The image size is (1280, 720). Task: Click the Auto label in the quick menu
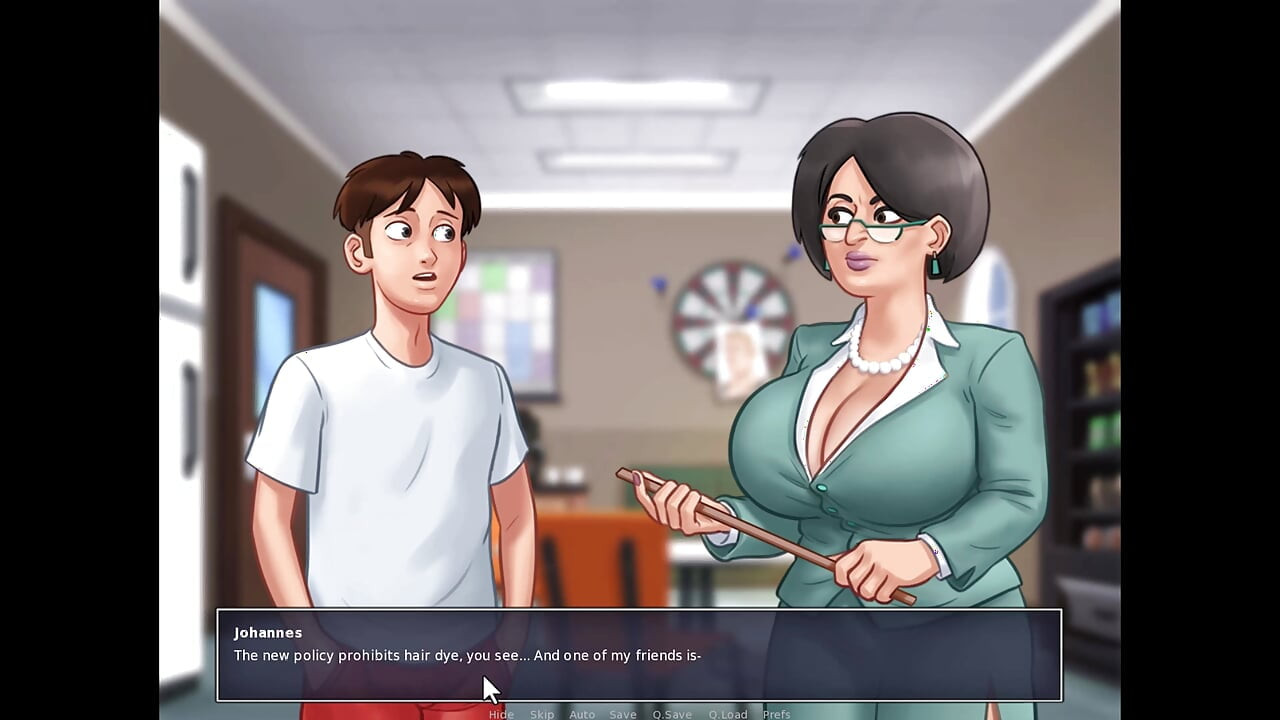click(x=582, y=714)
